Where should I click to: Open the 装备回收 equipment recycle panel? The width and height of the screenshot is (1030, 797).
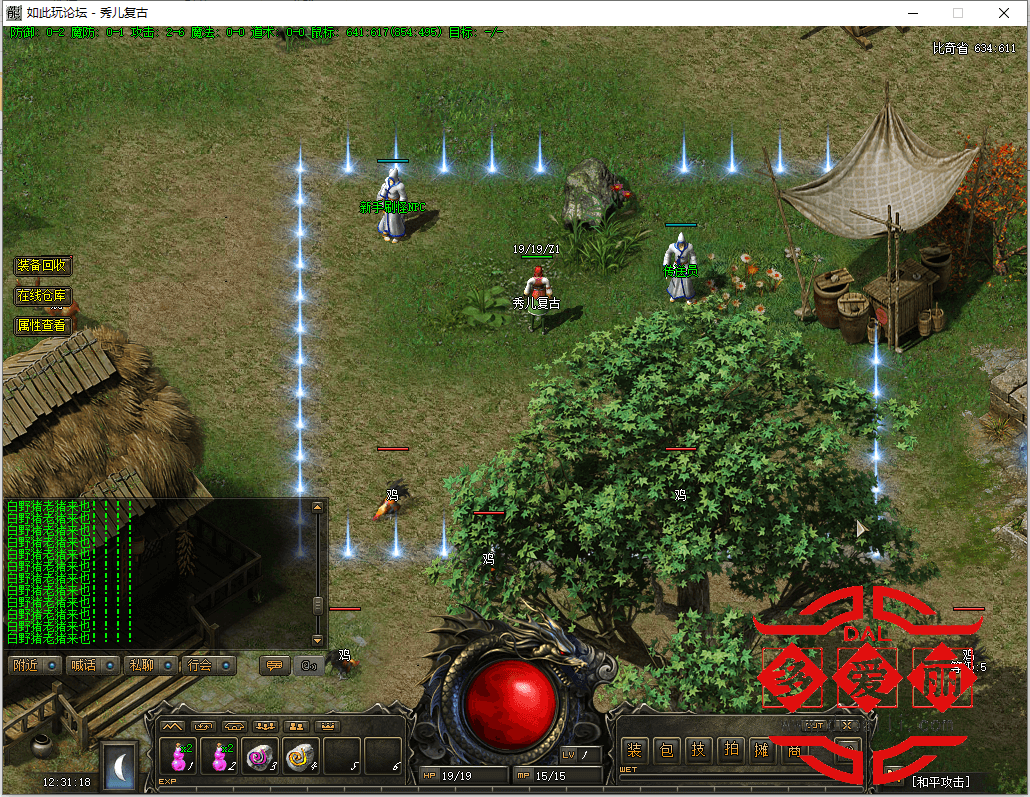pos(42,266)
